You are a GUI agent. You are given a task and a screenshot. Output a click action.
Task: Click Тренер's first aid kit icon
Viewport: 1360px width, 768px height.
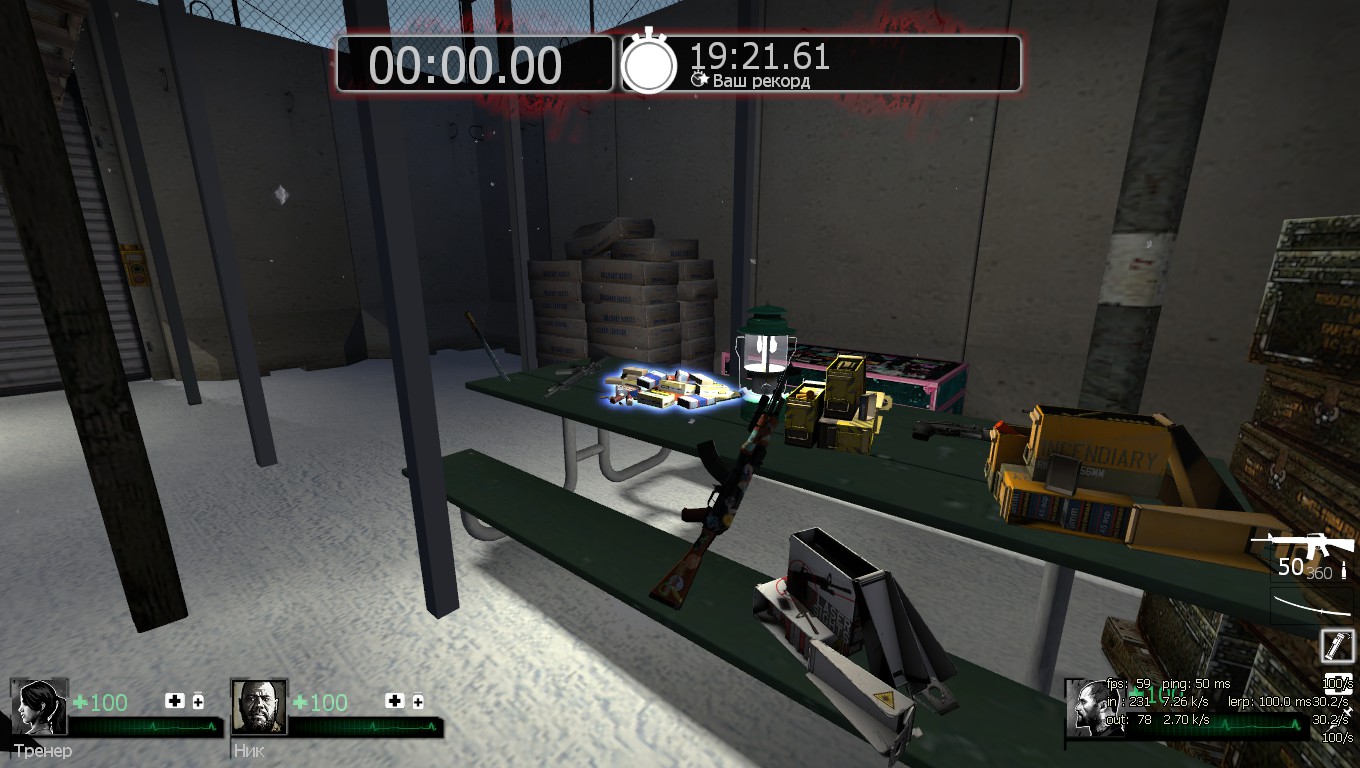(175, 701)
